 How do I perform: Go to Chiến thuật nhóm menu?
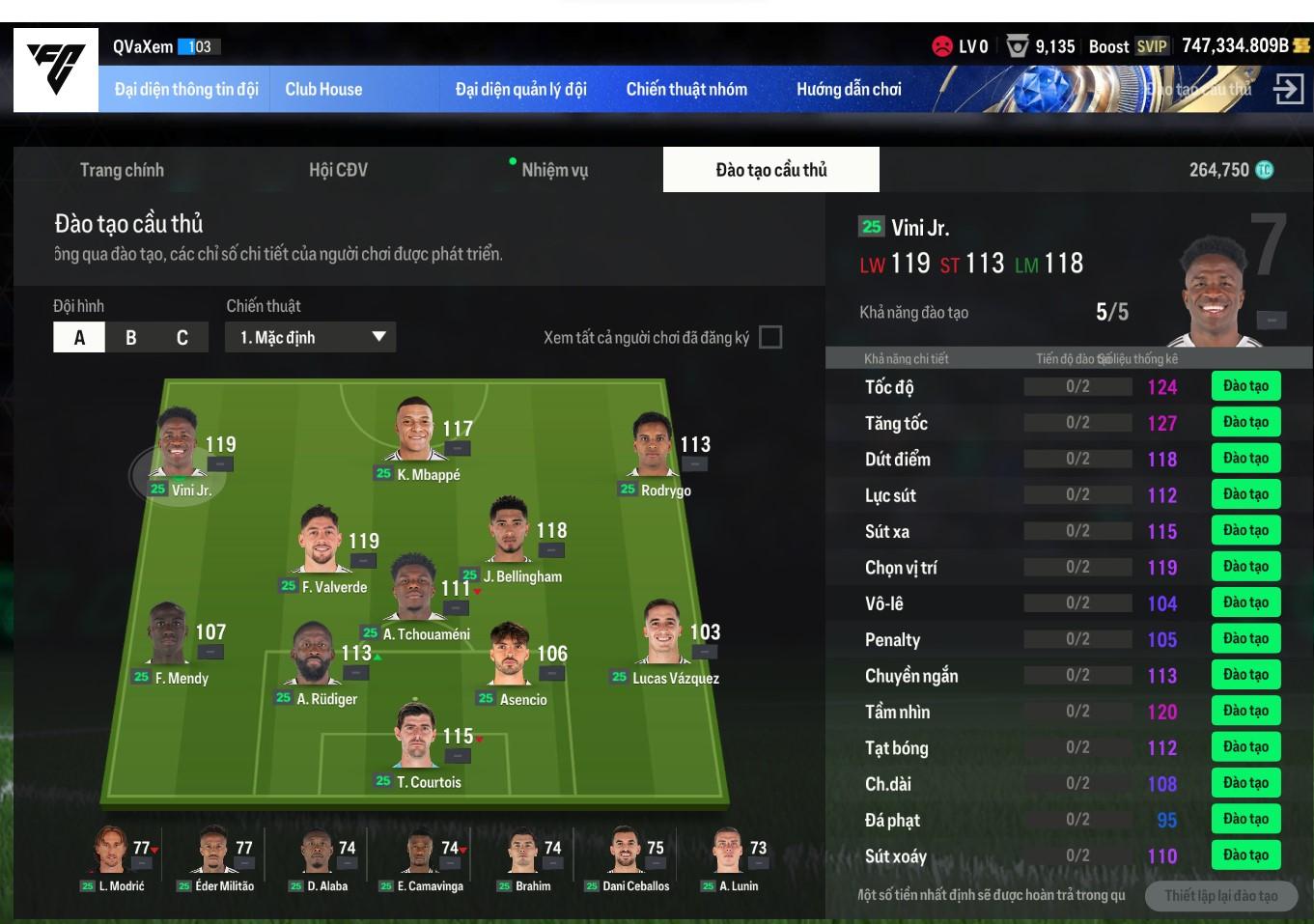(686, 90)
